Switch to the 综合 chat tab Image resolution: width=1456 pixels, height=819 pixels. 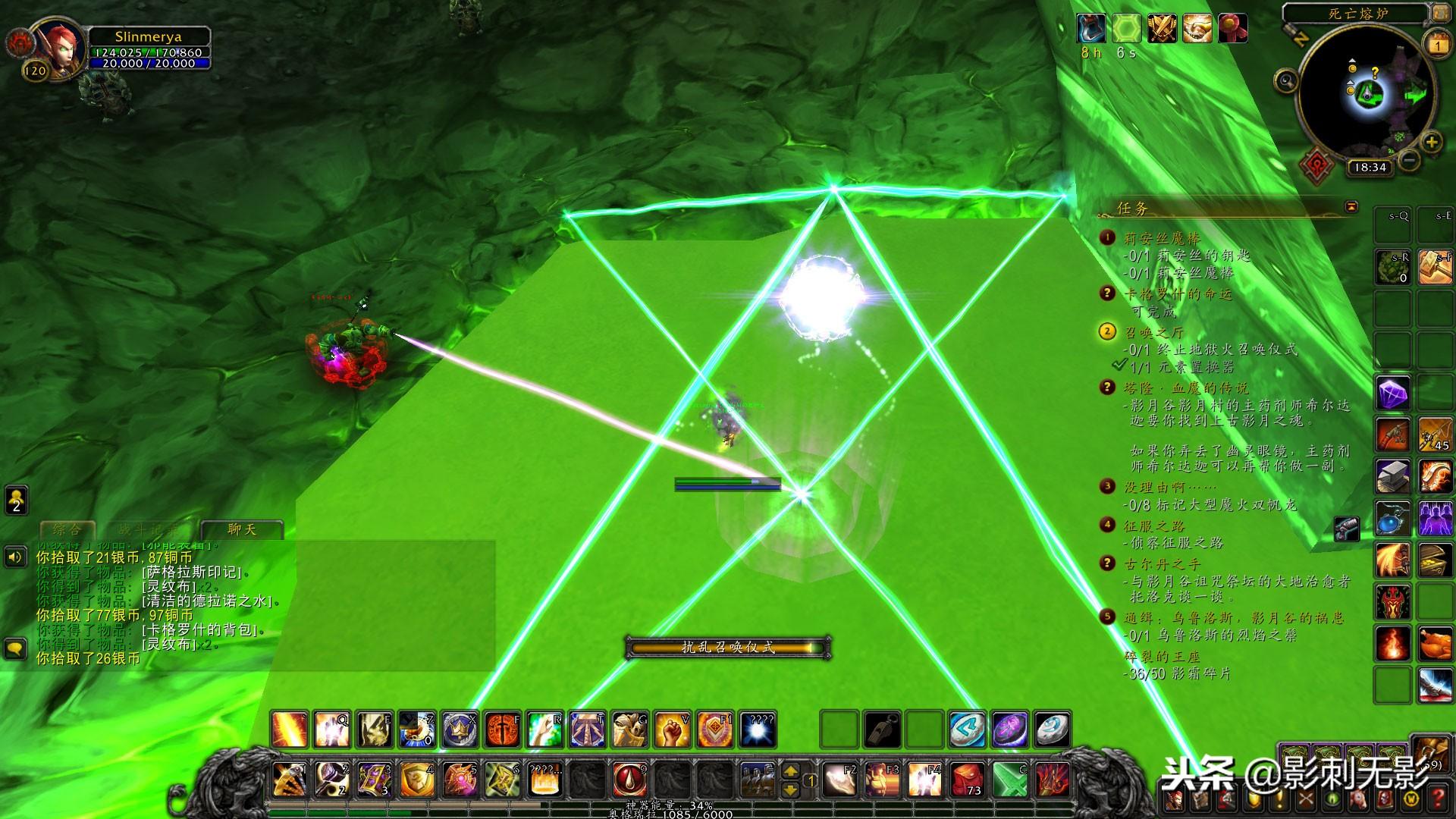pos(66,529)
